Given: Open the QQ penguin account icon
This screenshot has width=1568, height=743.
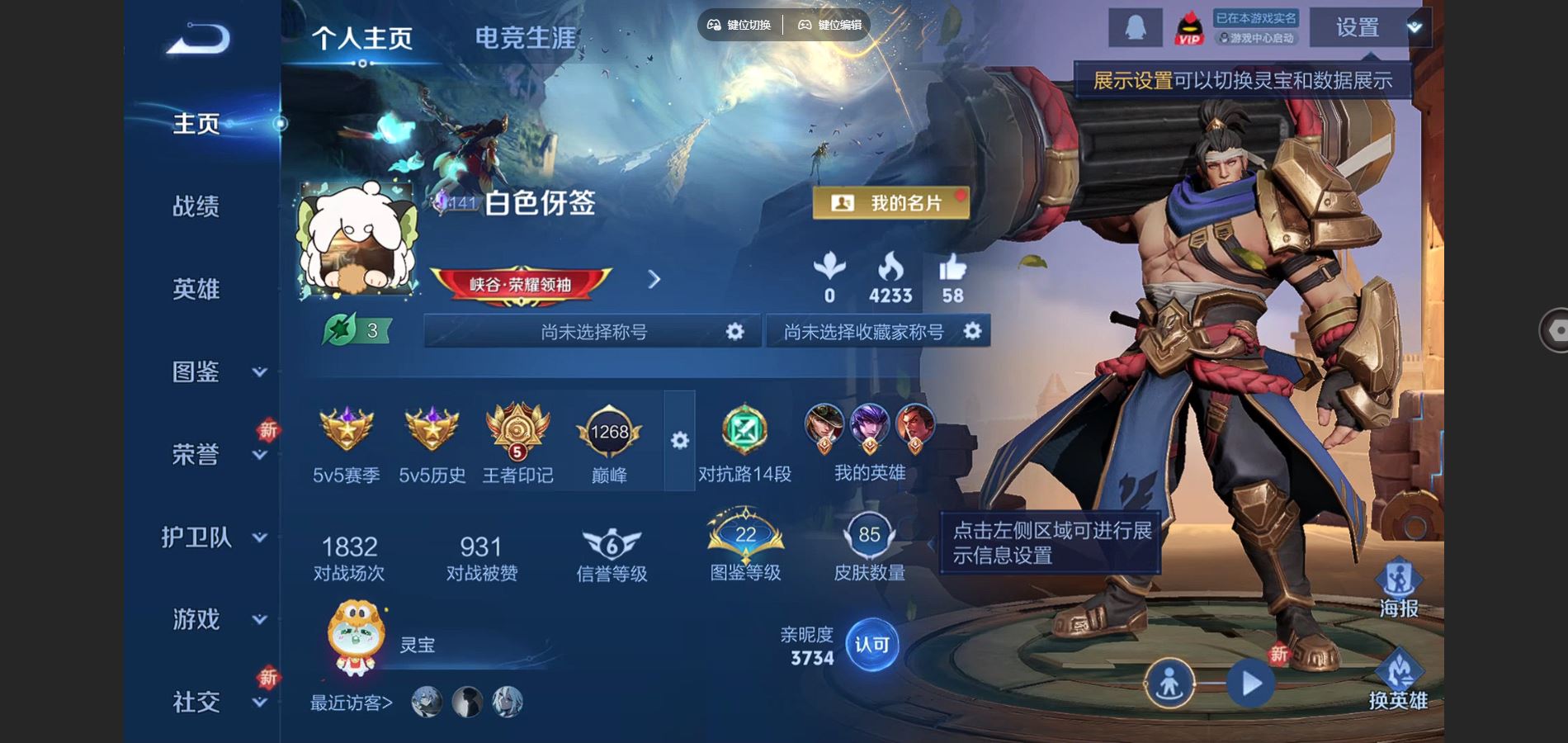Looking at the screenshot, I should click(x=1135, y=26).
